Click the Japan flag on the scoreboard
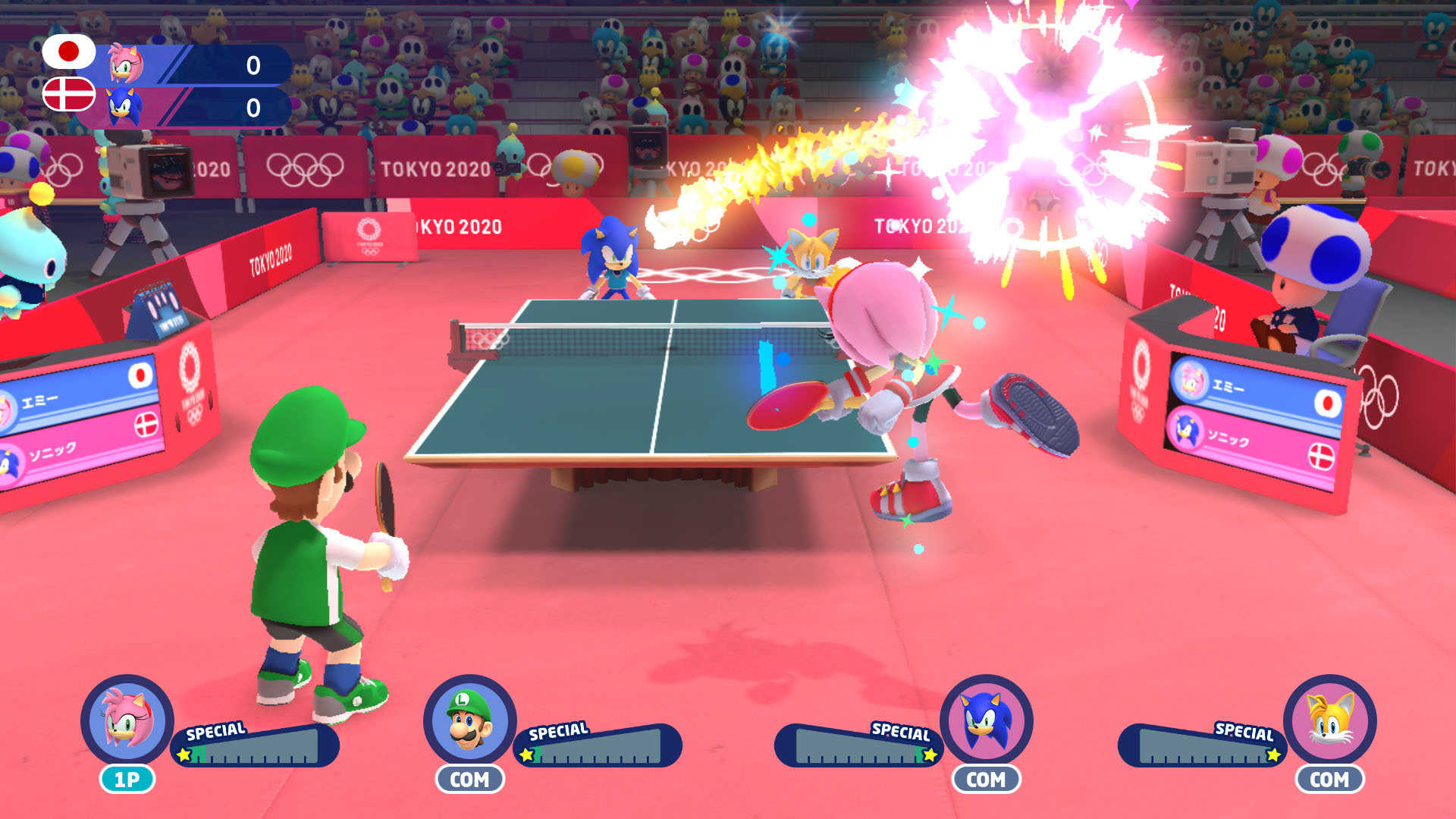1456x819 pixels. coord(68,52)
